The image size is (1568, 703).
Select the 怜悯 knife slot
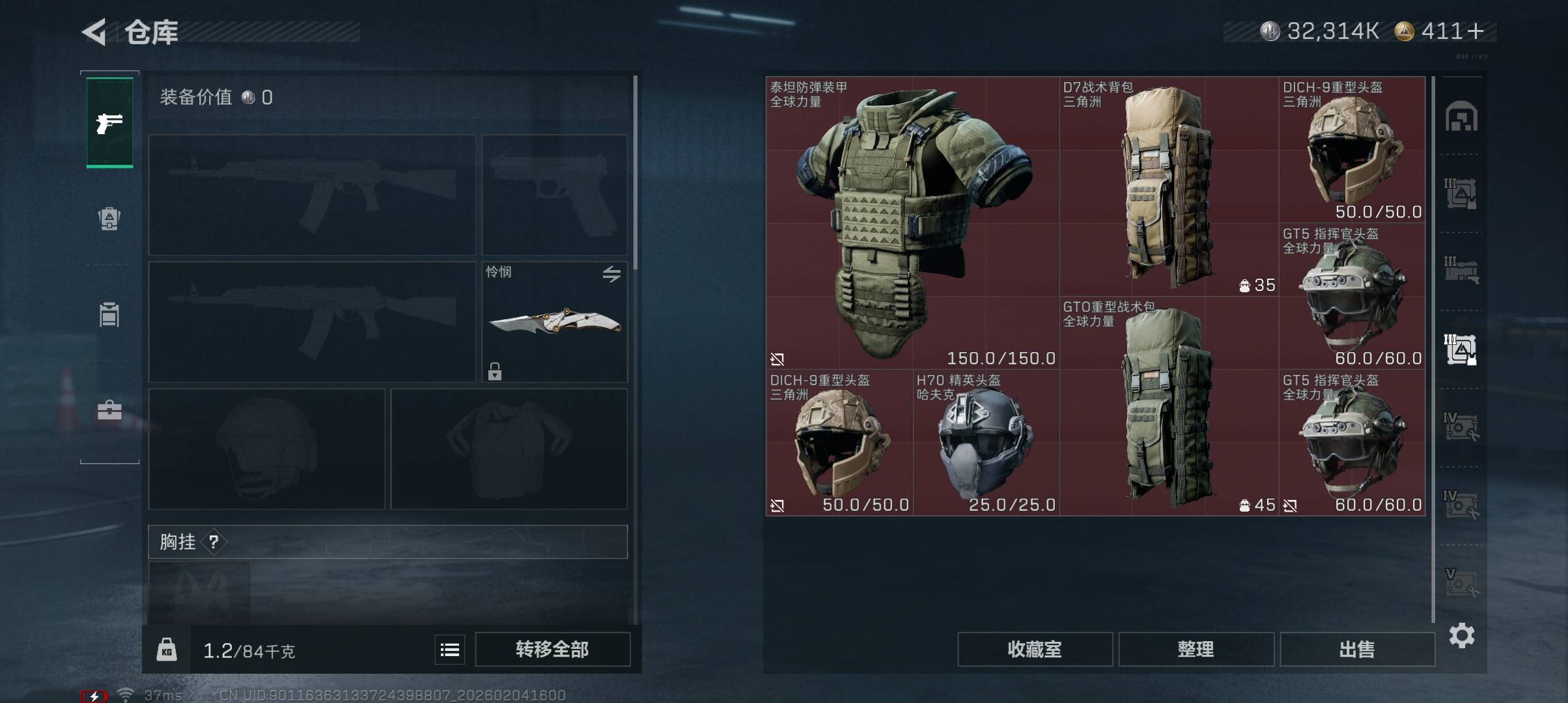(554, 322)
